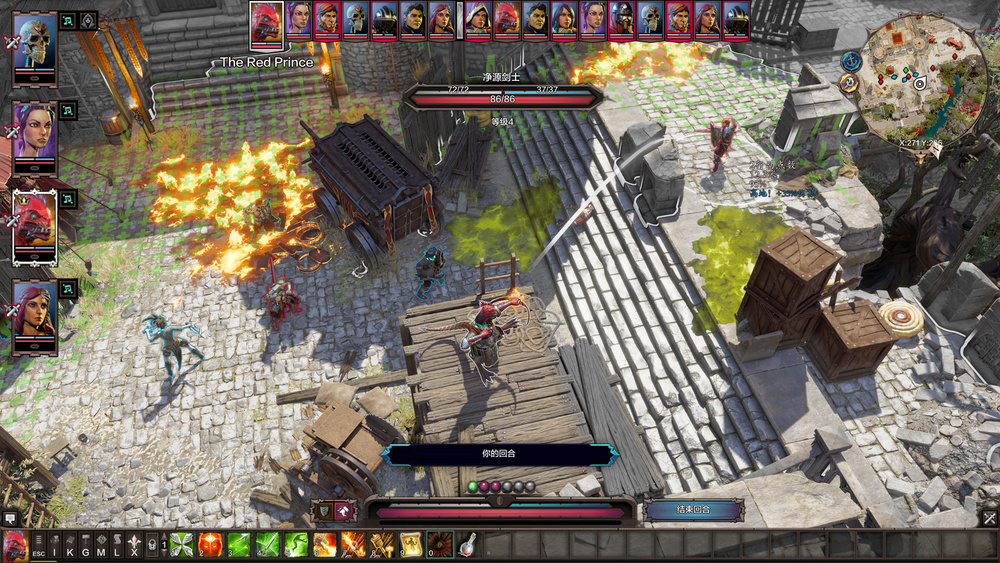Screen dimensions: 1000x563
Task: Open the map with the M button
Action: tap(101, 546)
